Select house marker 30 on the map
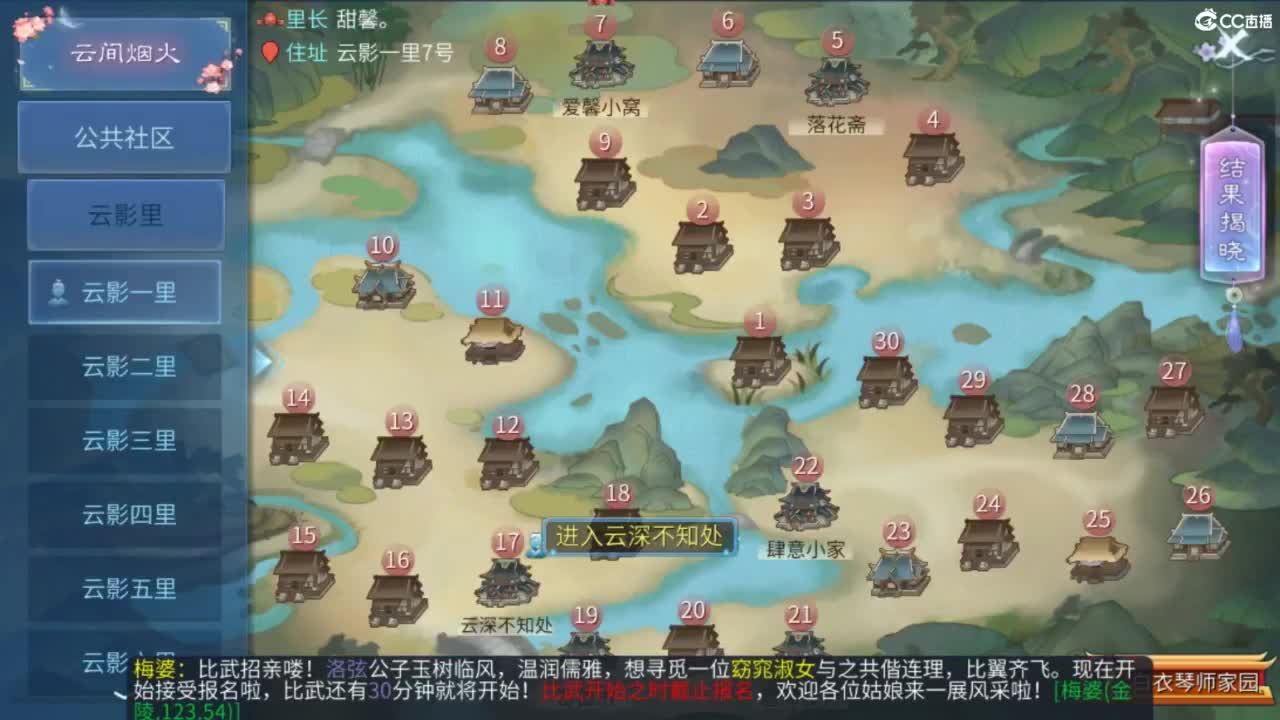This screenshot has height=720, width=1280. click(884, 342)
